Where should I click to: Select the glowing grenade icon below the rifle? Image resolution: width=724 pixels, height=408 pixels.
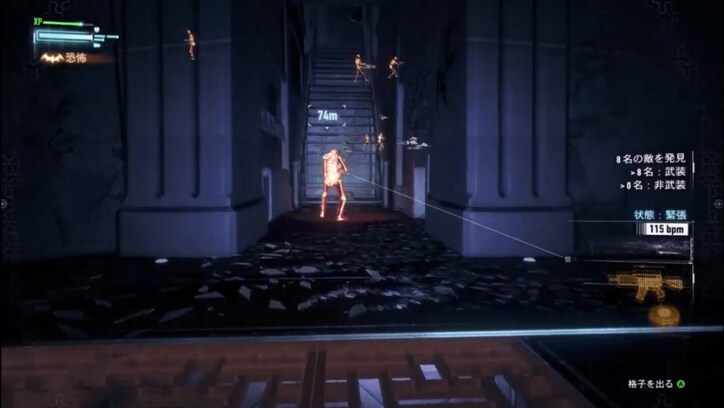tap(662, 315)
